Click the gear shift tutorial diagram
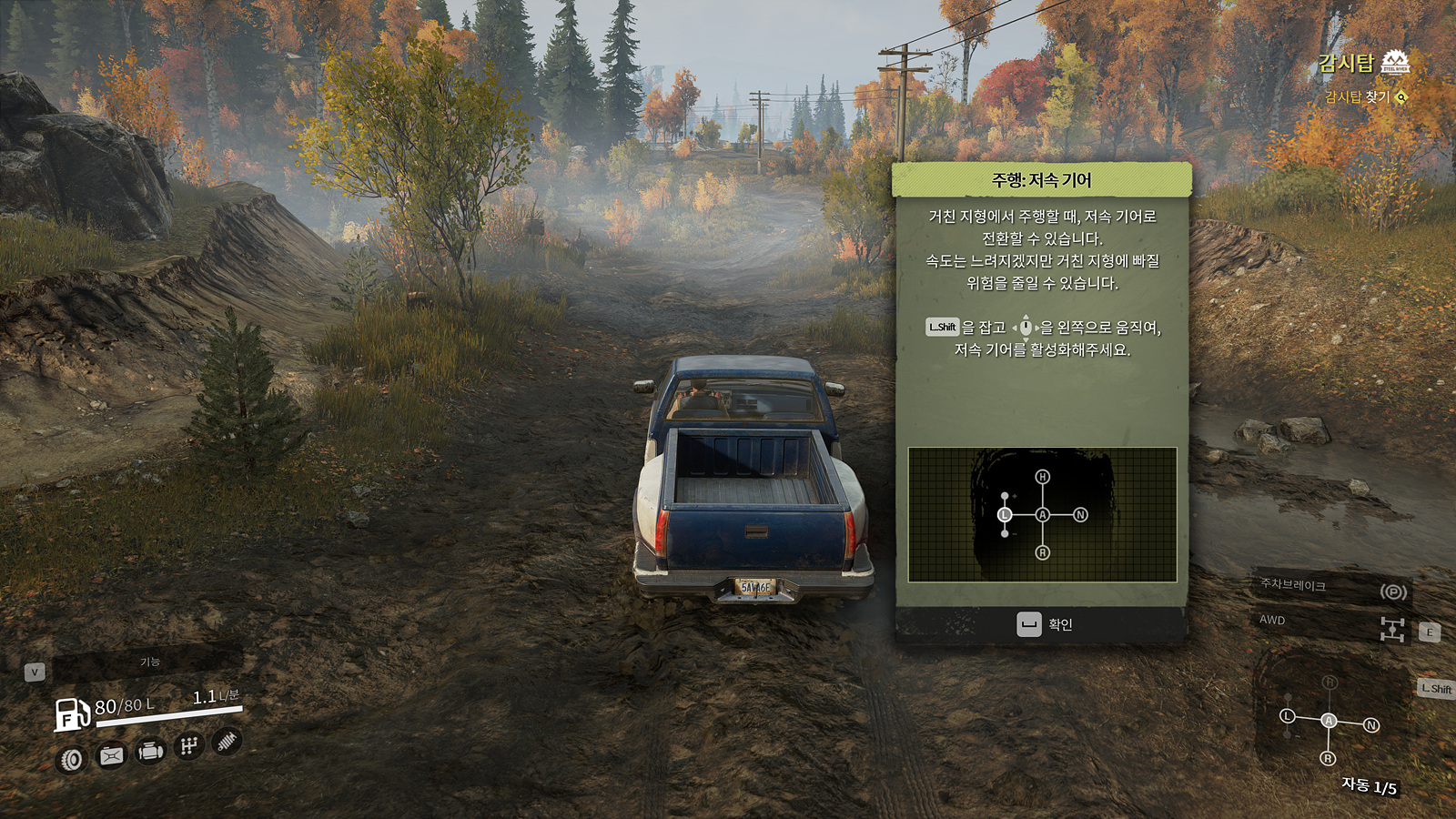 pyautogui.click(x=1042, y=514)
